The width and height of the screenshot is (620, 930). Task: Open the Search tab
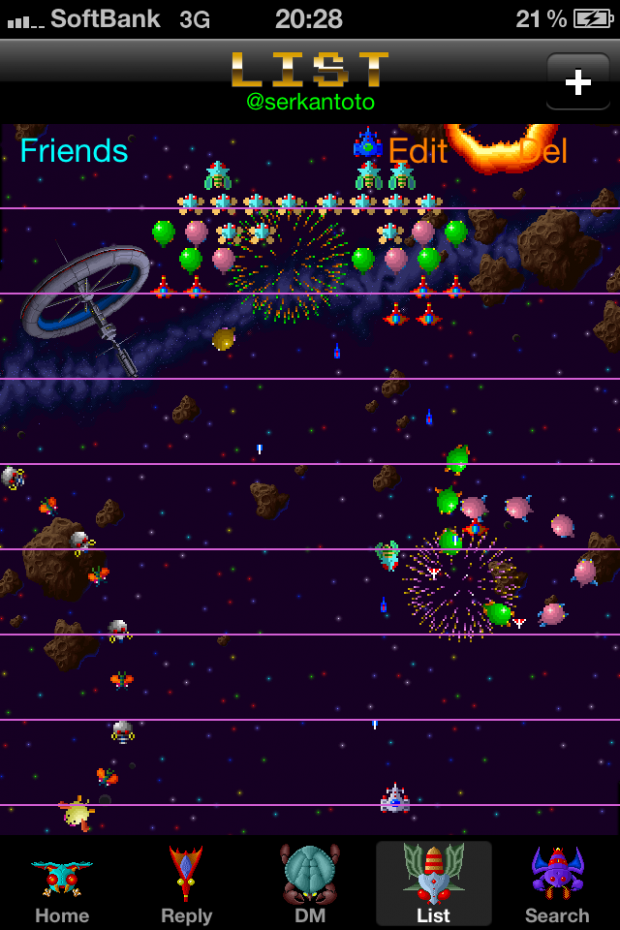pos(557,884)
